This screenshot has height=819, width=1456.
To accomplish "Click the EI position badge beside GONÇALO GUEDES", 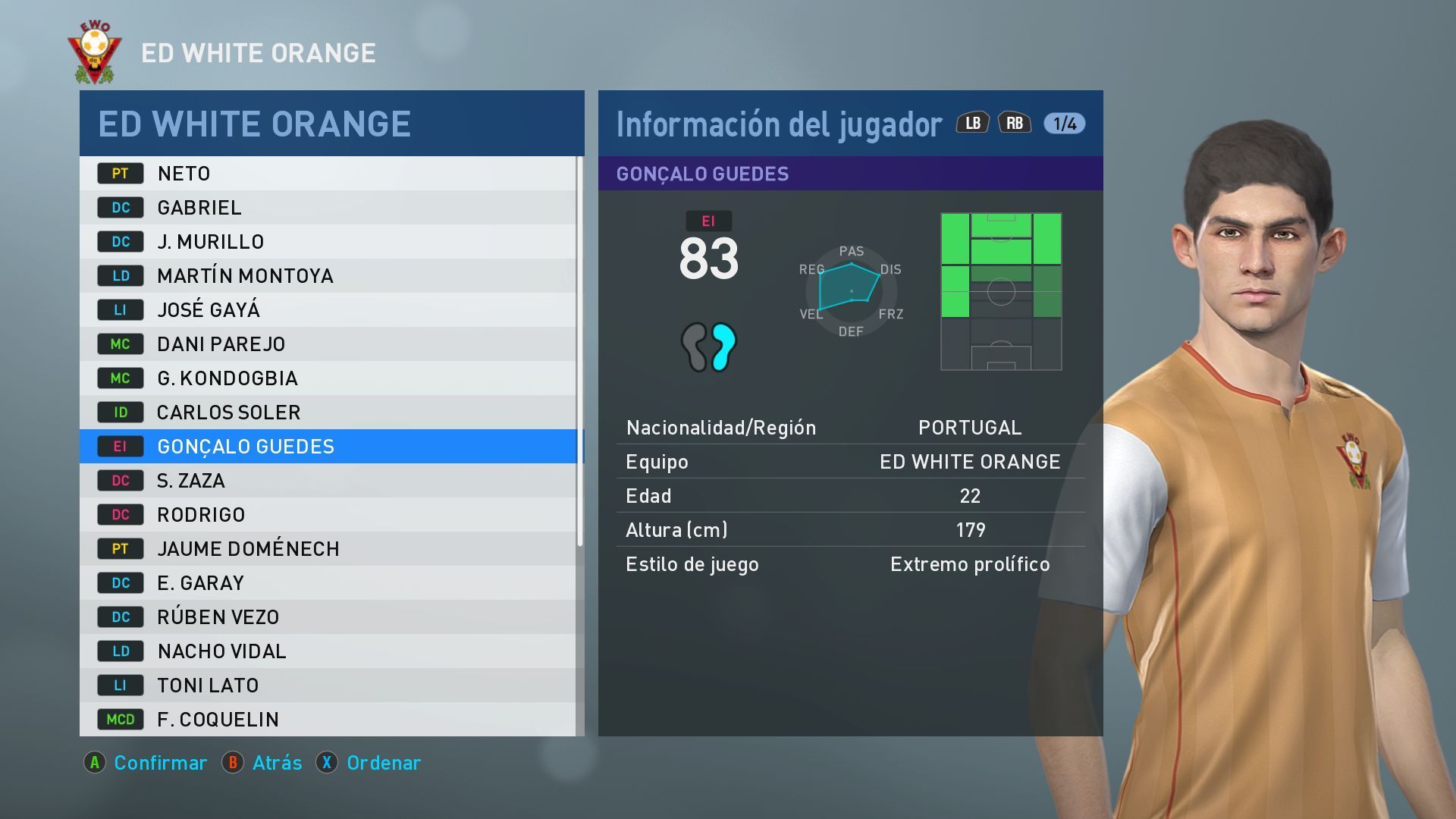I will pyautogui.click(x=120, y=447).
